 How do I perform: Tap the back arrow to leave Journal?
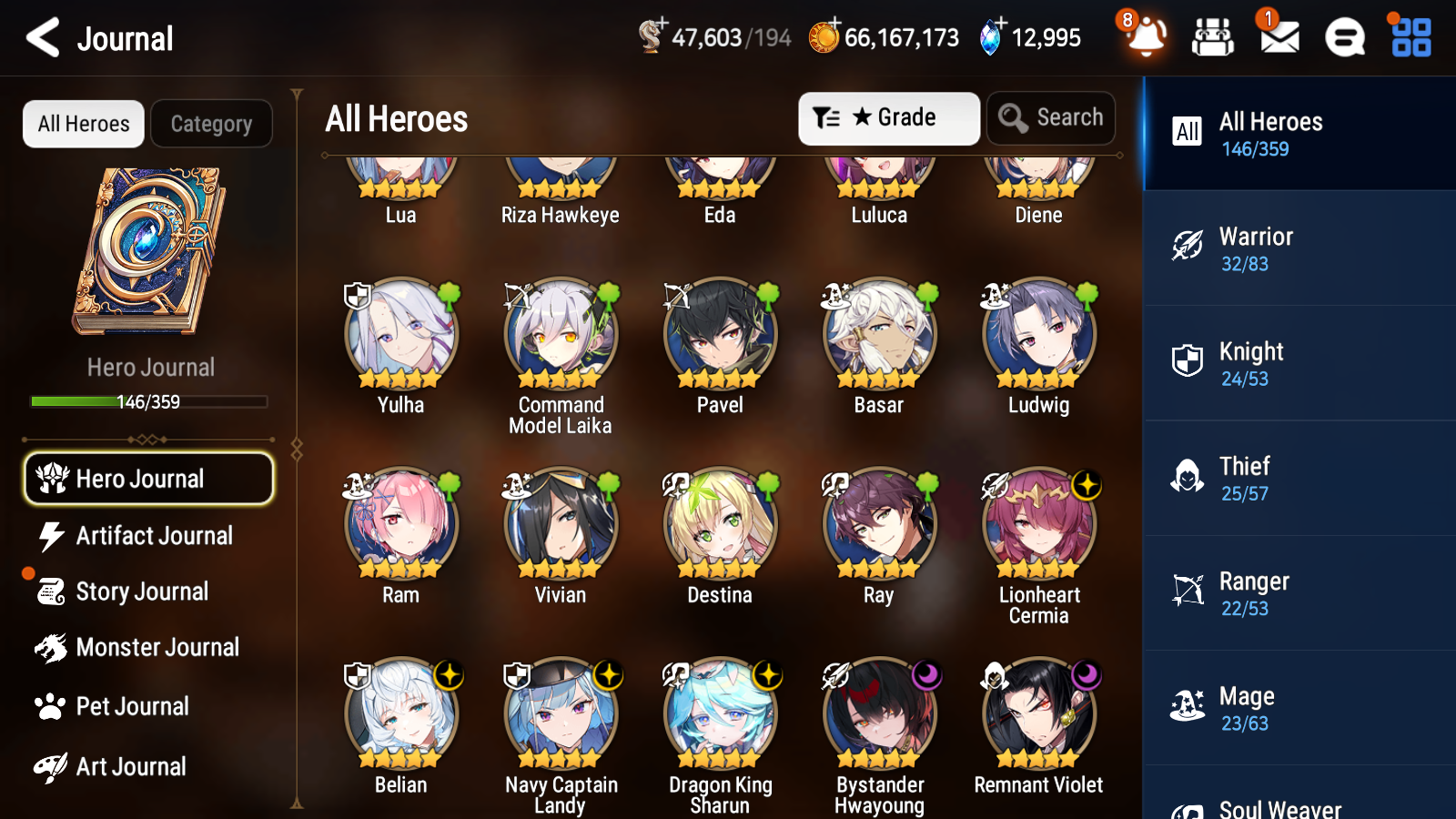pyautogui.click(x=43, y=38)
